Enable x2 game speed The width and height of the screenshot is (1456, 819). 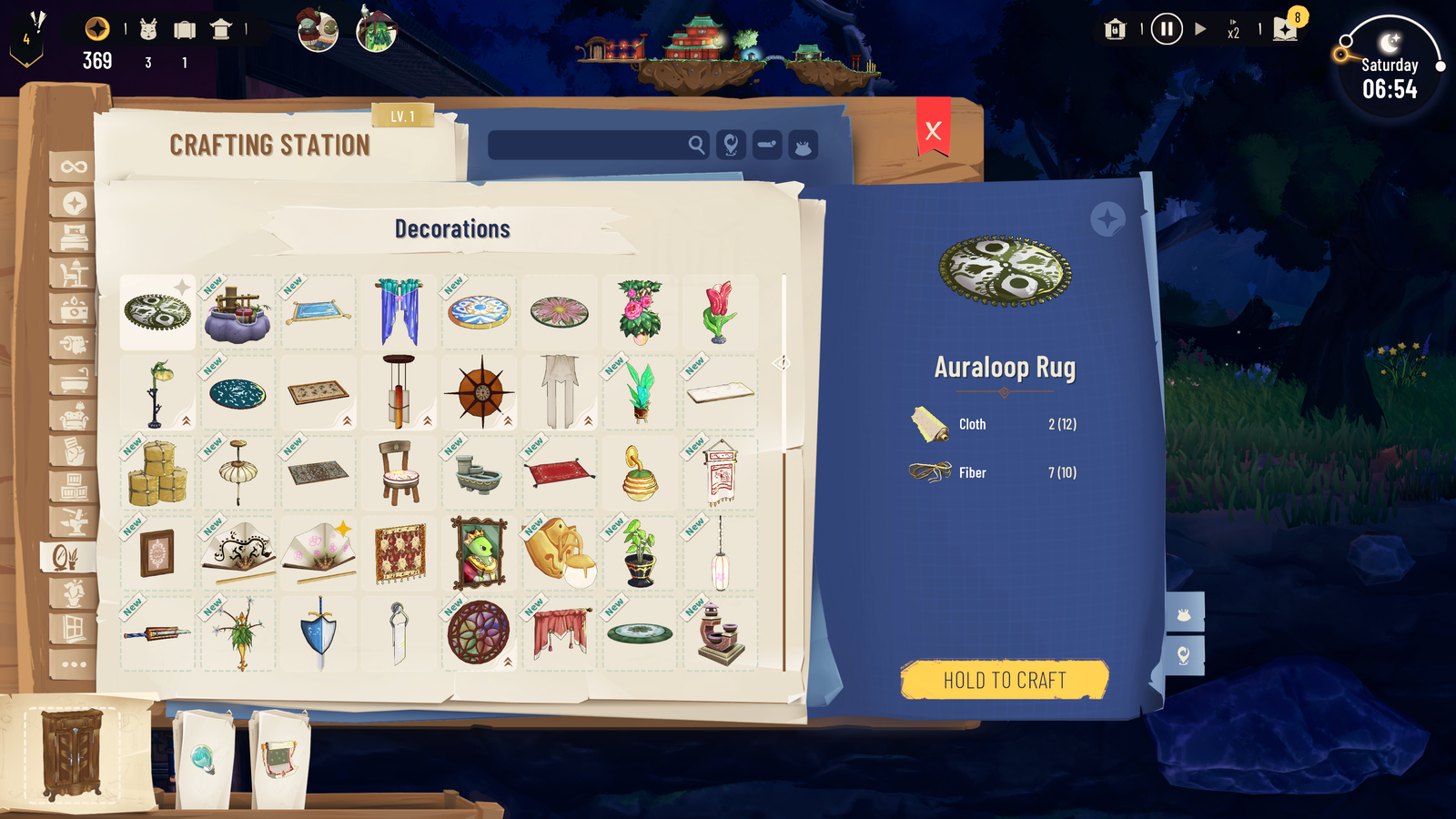pyautogui.click(x=1233, y=28)
